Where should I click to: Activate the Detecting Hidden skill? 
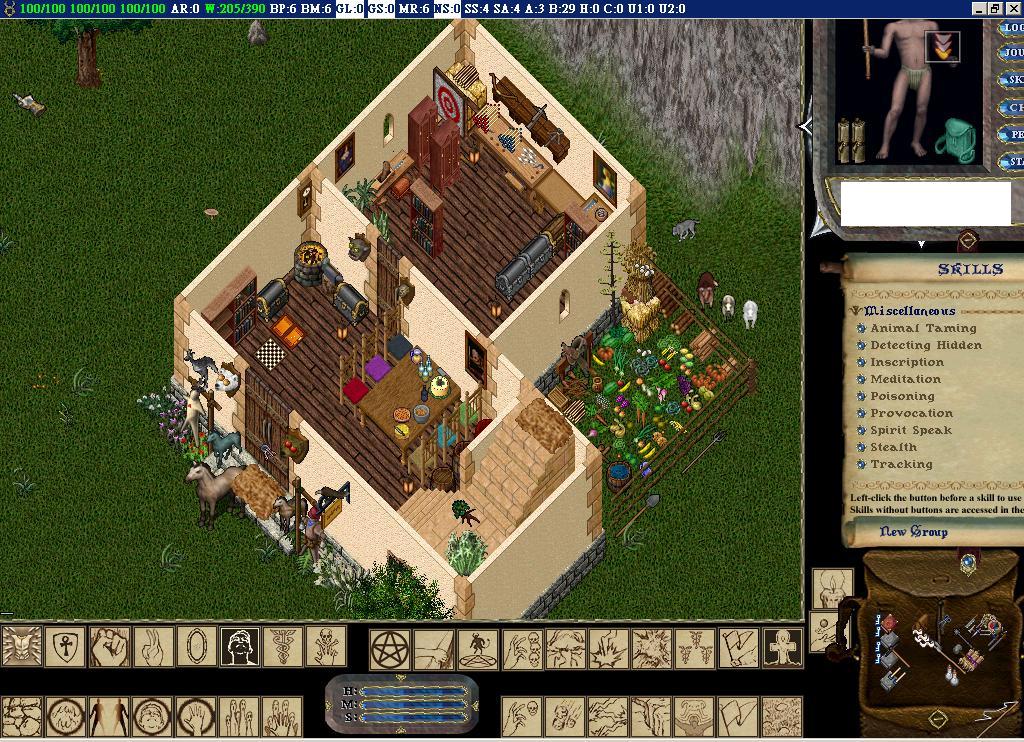tap(861, 346)
